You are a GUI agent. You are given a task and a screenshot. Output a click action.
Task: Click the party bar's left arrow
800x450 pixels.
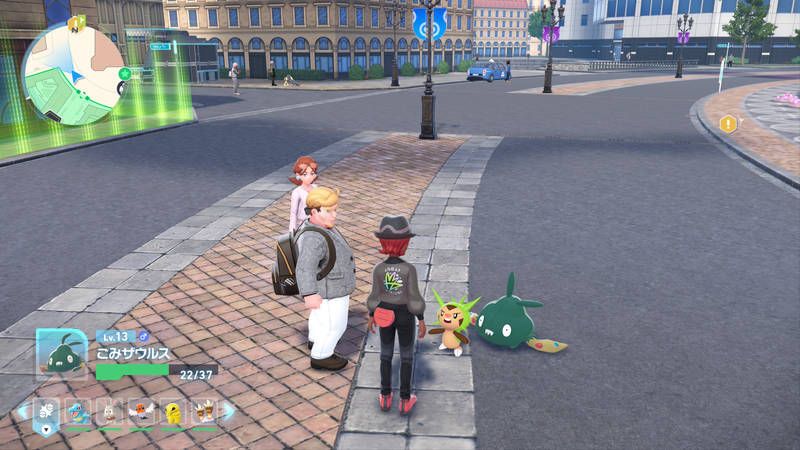click(x=21, y=411)
